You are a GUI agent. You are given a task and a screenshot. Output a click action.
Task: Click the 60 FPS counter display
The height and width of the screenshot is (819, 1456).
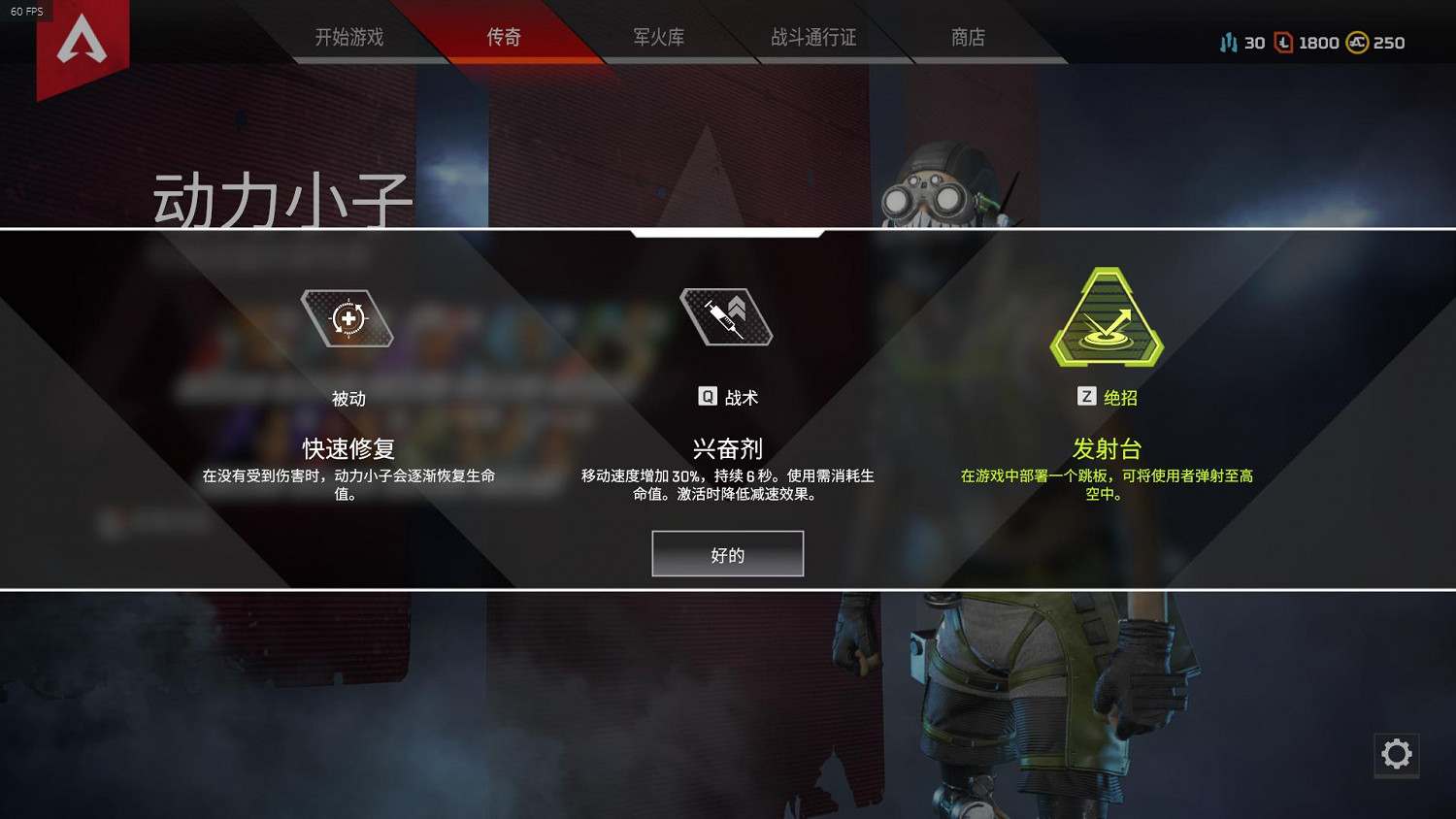tap(29, 11)
